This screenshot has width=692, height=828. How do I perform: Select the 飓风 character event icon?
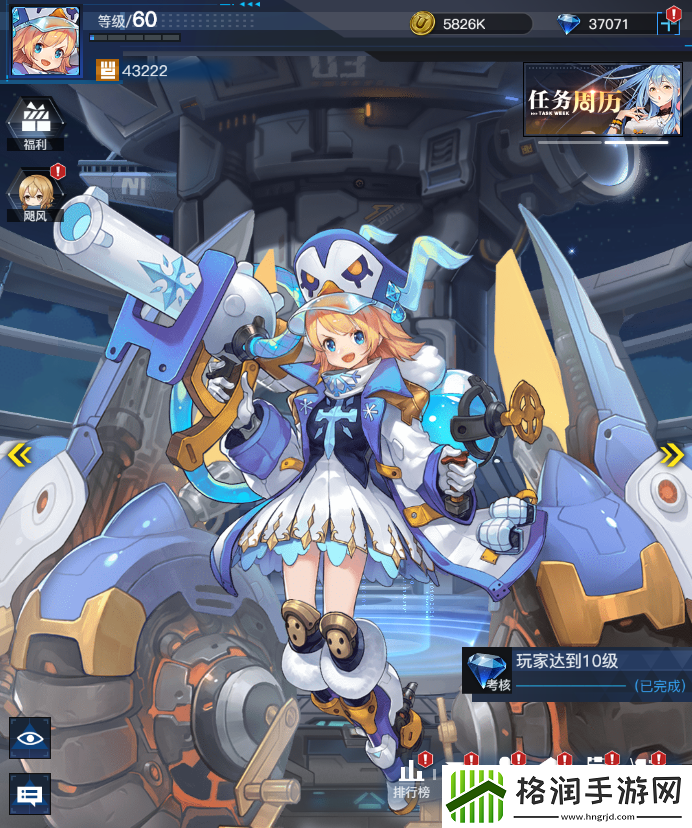(x=35, y=193)
